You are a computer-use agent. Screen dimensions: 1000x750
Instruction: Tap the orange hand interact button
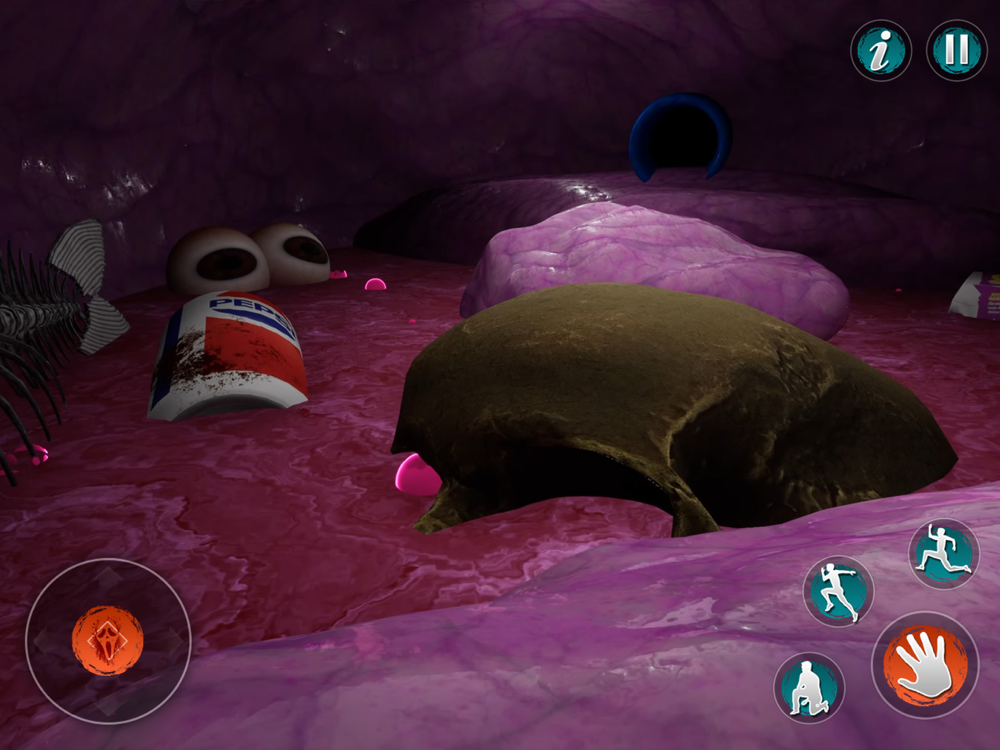tap(925, 665)
